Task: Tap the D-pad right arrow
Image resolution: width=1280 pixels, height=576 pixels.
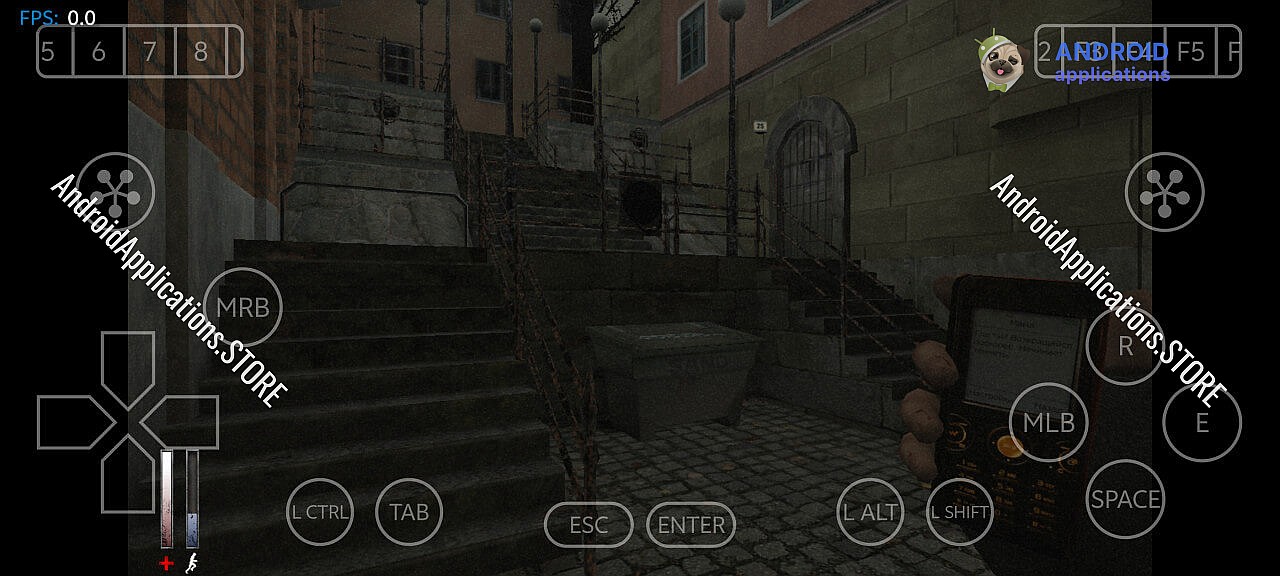Action: (x=185, y=422)
